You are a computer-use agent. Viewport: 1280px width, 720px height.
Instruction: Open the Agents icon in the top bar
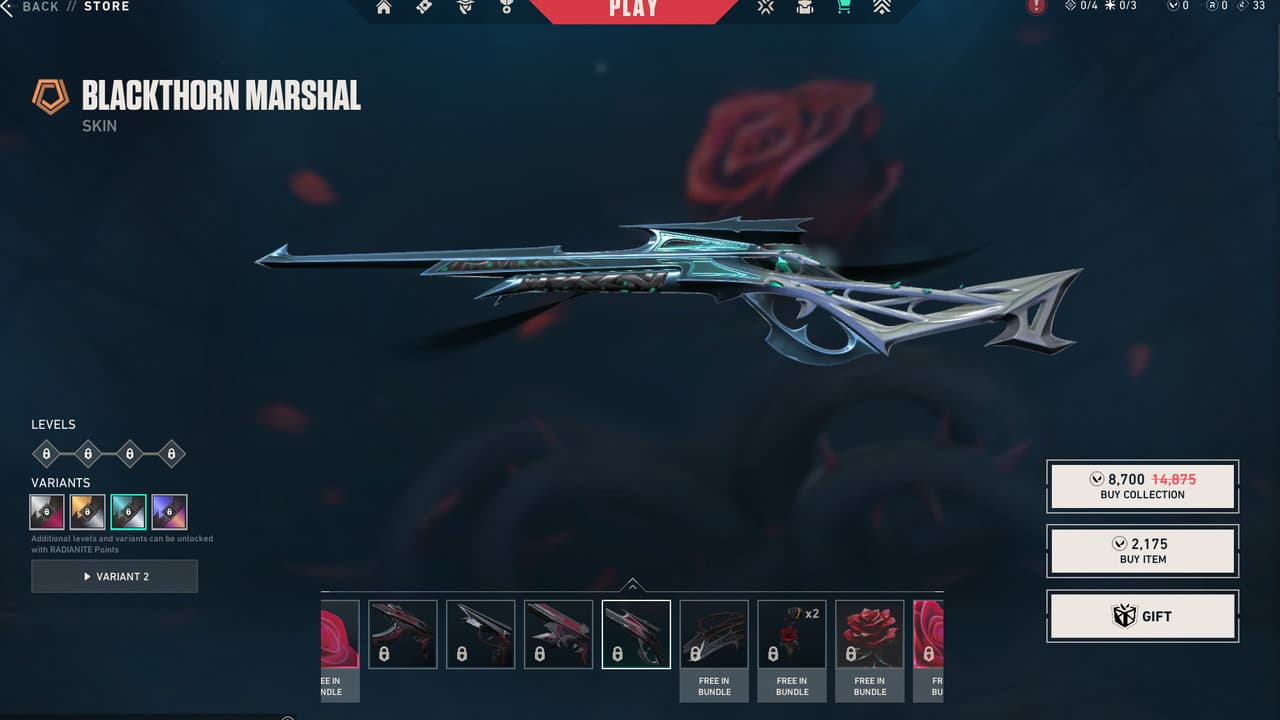point(465,8)
